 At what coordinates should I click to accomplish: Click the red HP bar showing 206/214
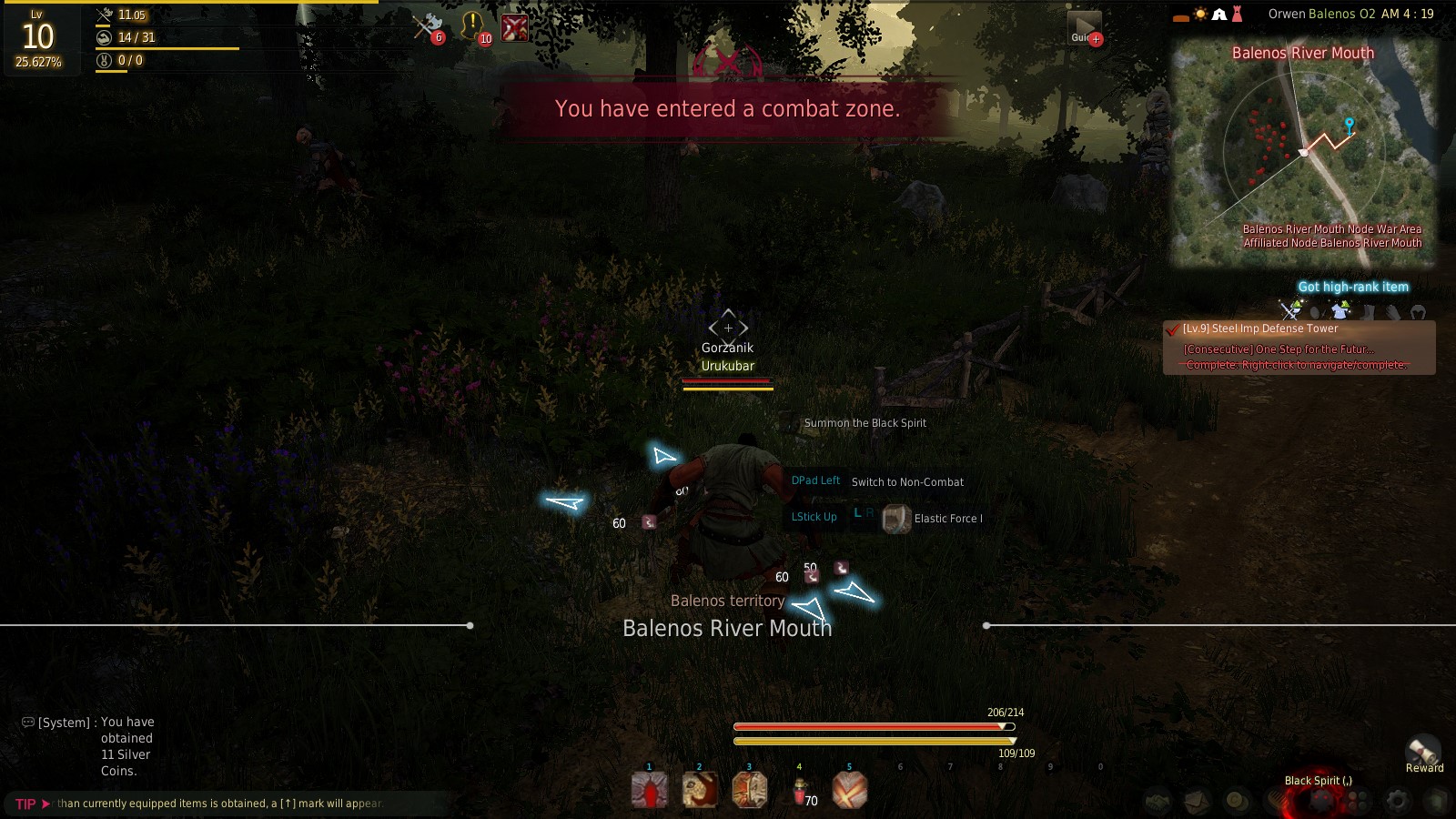[874, 726]
